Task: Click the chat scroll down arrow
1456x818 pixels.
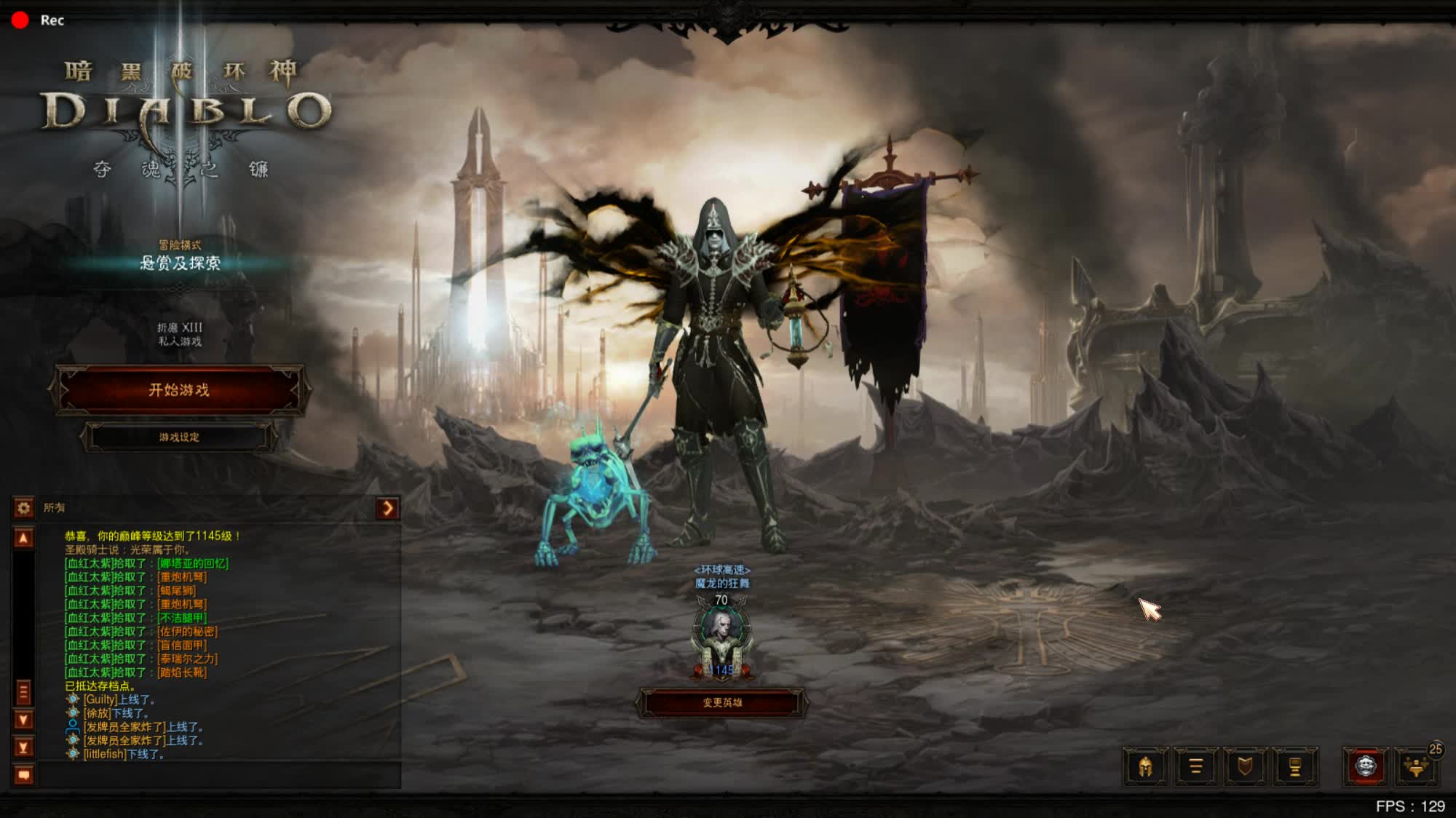Action: click(x=23, y=720)
